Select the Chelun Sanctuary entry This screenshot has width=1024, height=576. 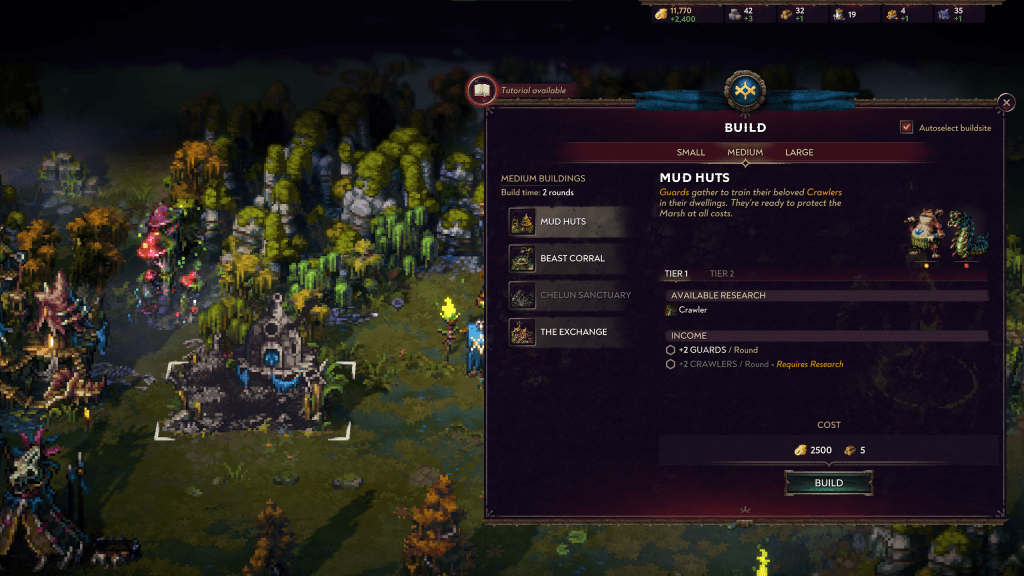[x=569, y=295]
